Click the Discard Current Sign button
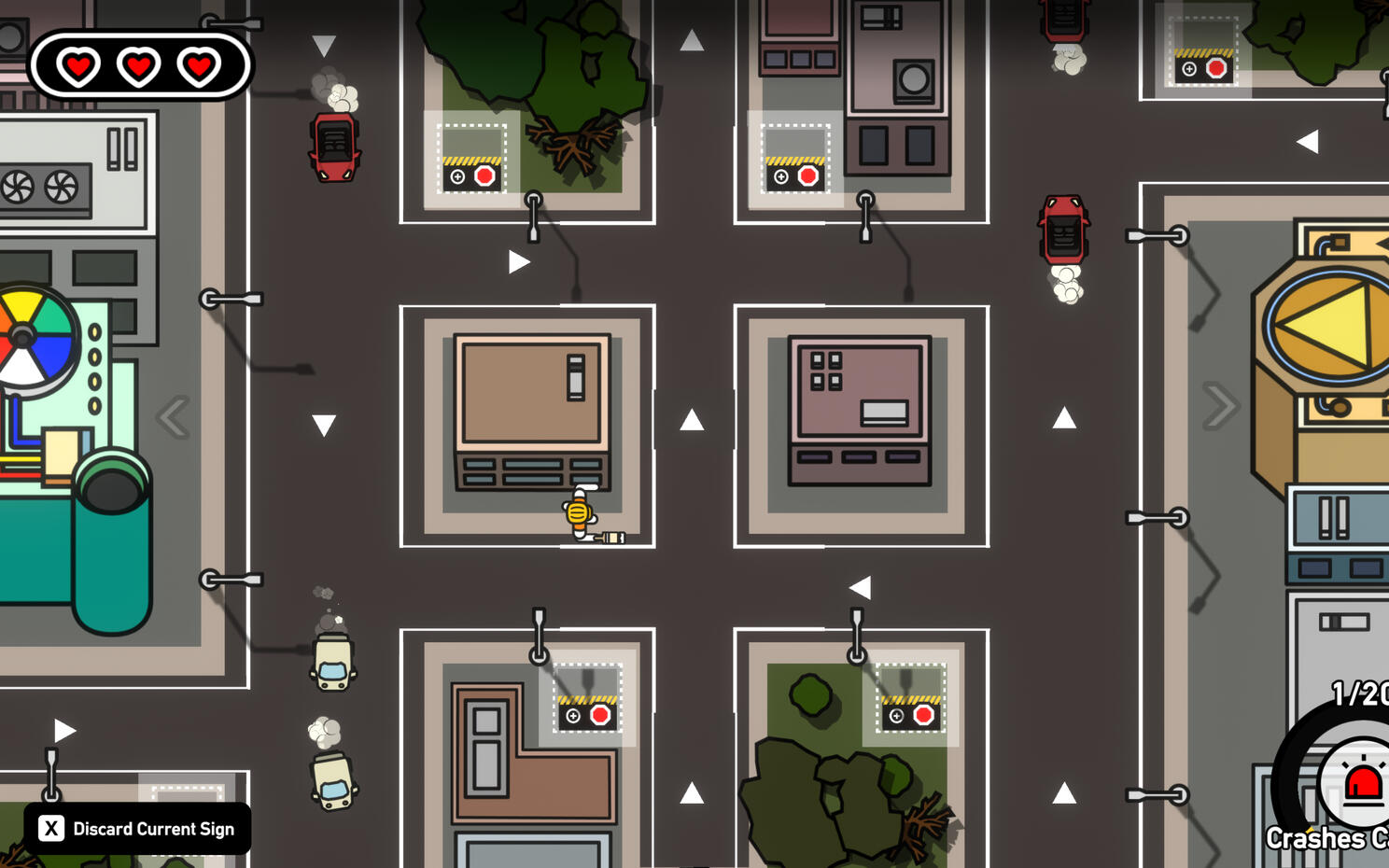The height and width of the screenshot is (868, 1389). (136, 828)
